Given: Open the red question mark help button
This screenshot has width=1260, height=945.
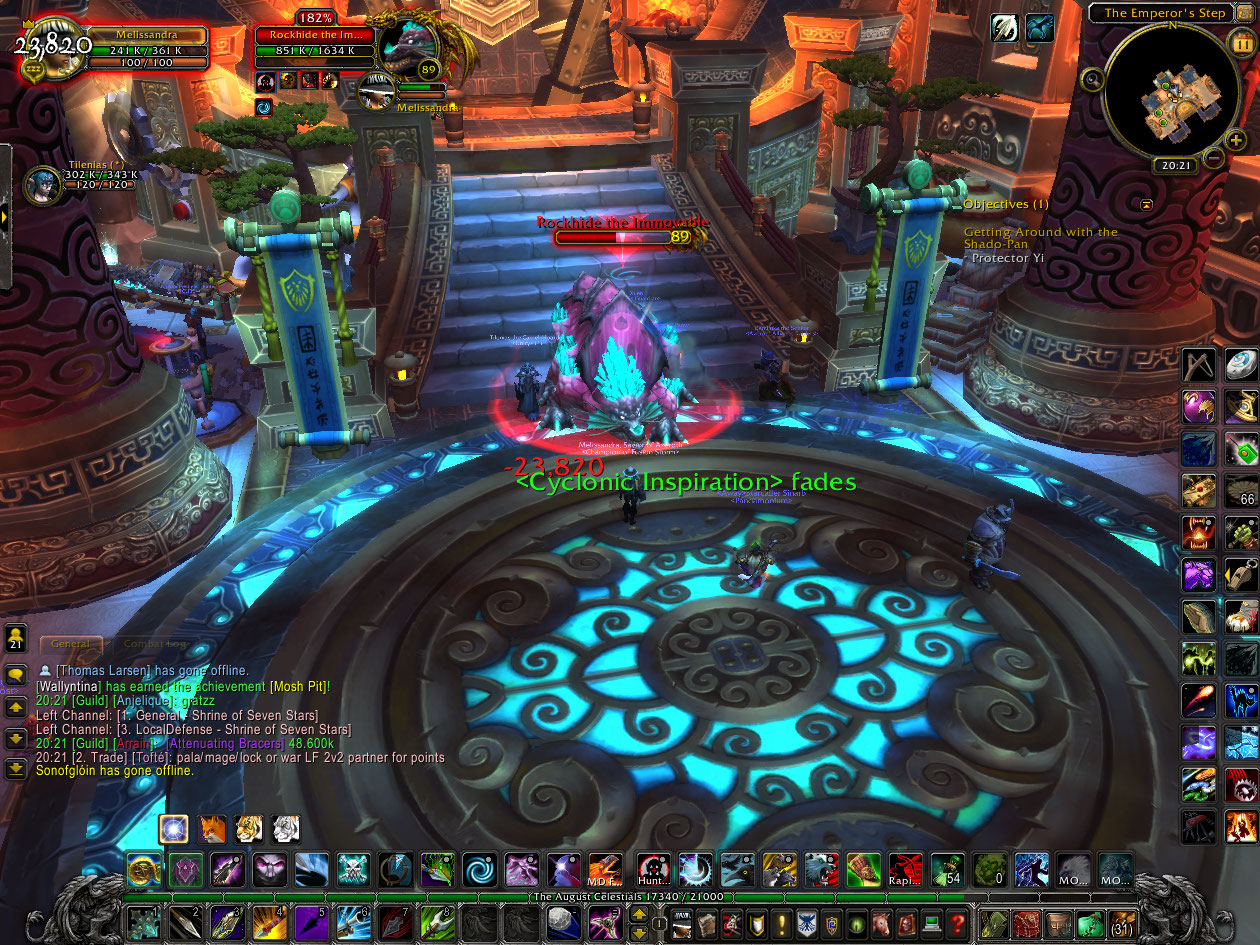Looking at the screenshot, I should point(957,923).
